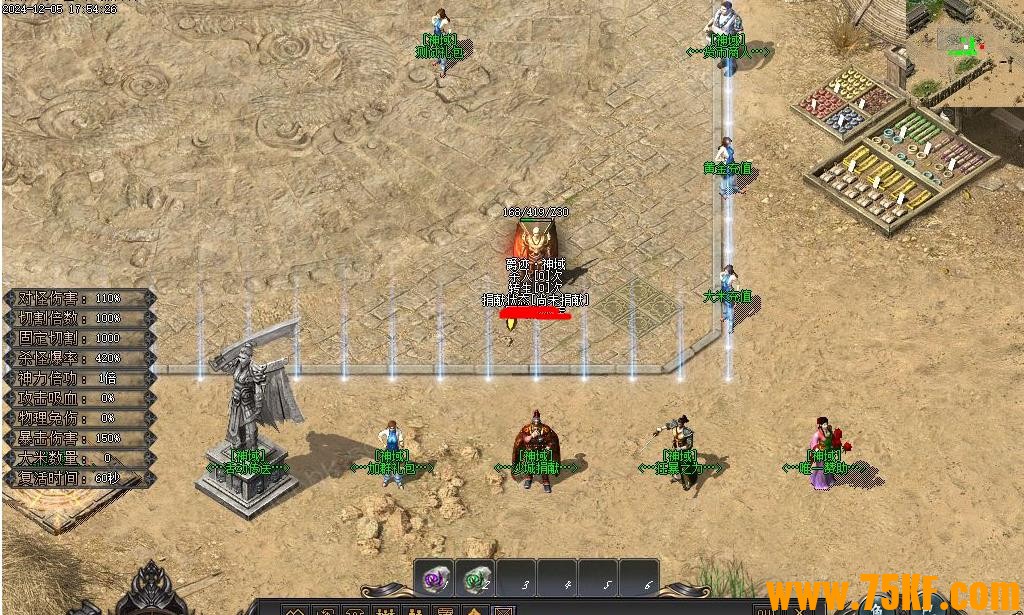The height and width of the screenshot is (615, 1024).
Task: Use the green swirl stone in hotbar slot 2
Action: point(476,578)
